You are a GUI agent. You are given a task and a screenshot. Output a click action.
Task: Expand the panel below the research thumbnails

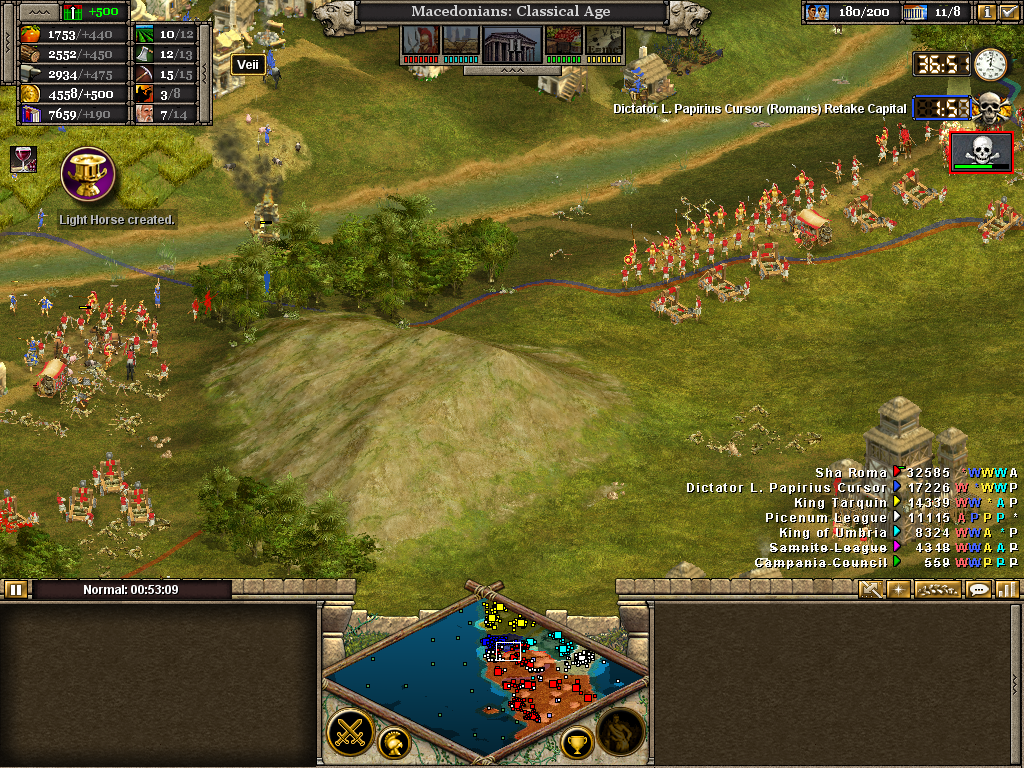(511, 71)
